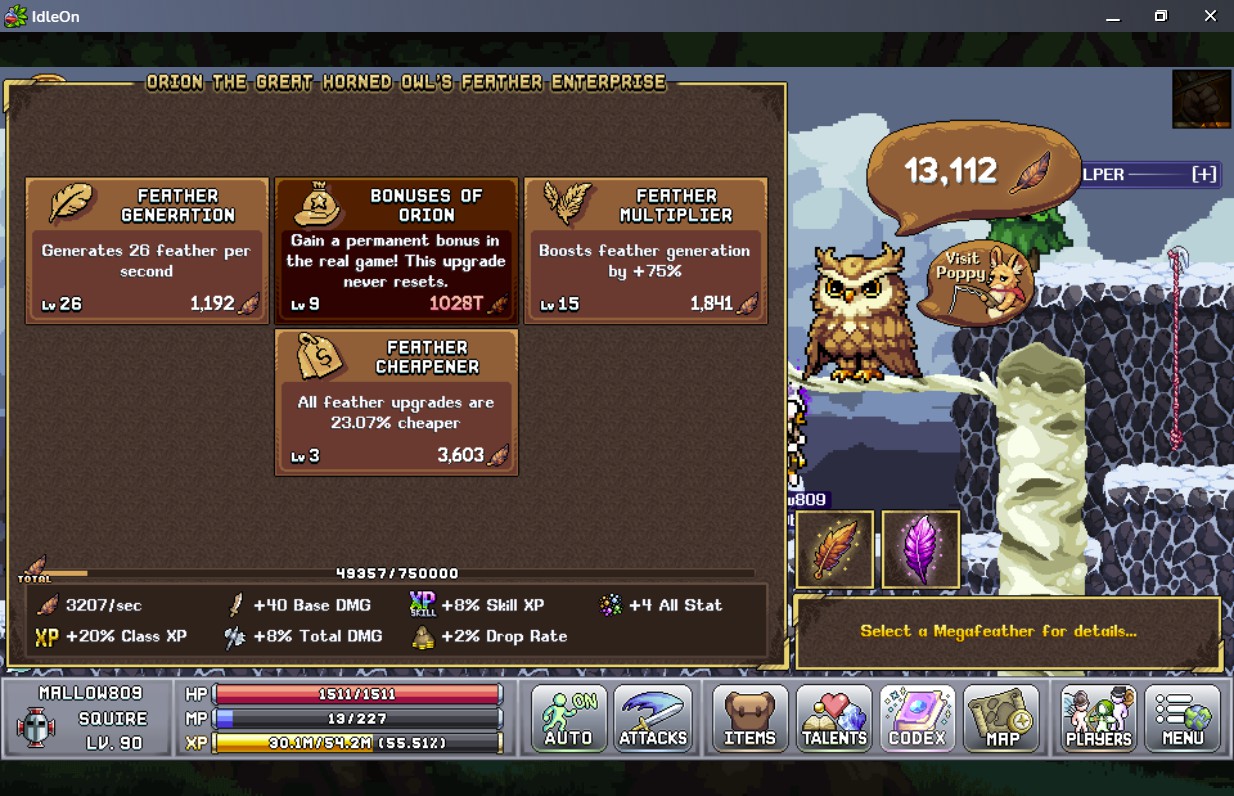Purchase the Feather Cheapener upgrade
Image resolution: width=1234 pixels, height=796 pixels.
point(396,403)
